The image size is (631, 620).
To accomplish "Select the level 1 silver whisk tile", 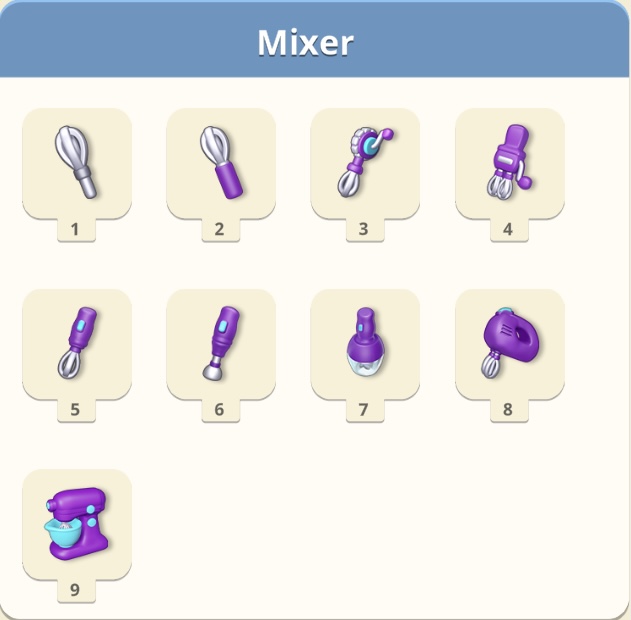I will pos(76,161).
